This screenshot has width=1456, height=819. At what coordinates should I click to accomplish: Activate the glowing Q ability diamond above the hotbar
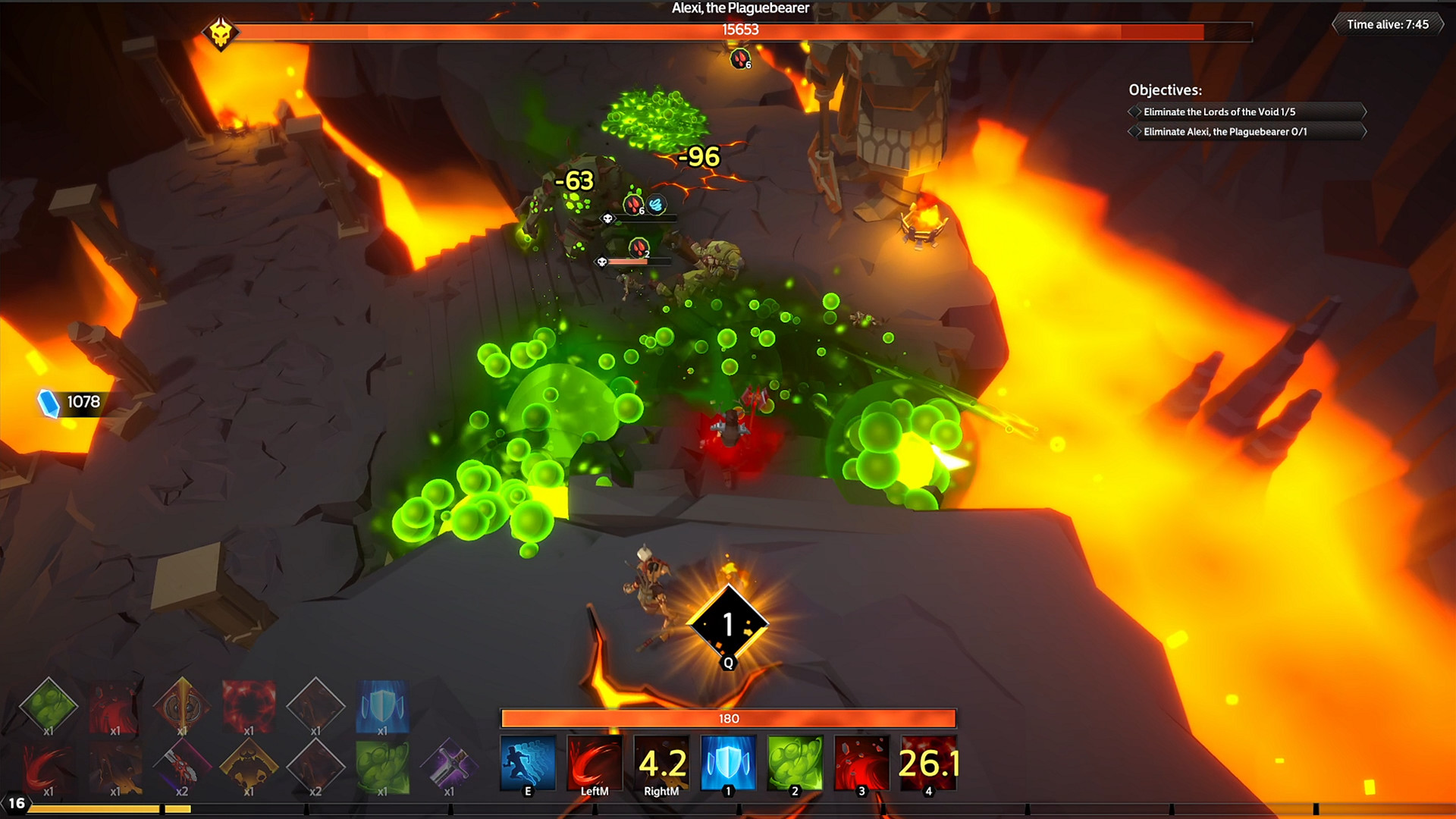pyautogui.click(x=729, y=624)
